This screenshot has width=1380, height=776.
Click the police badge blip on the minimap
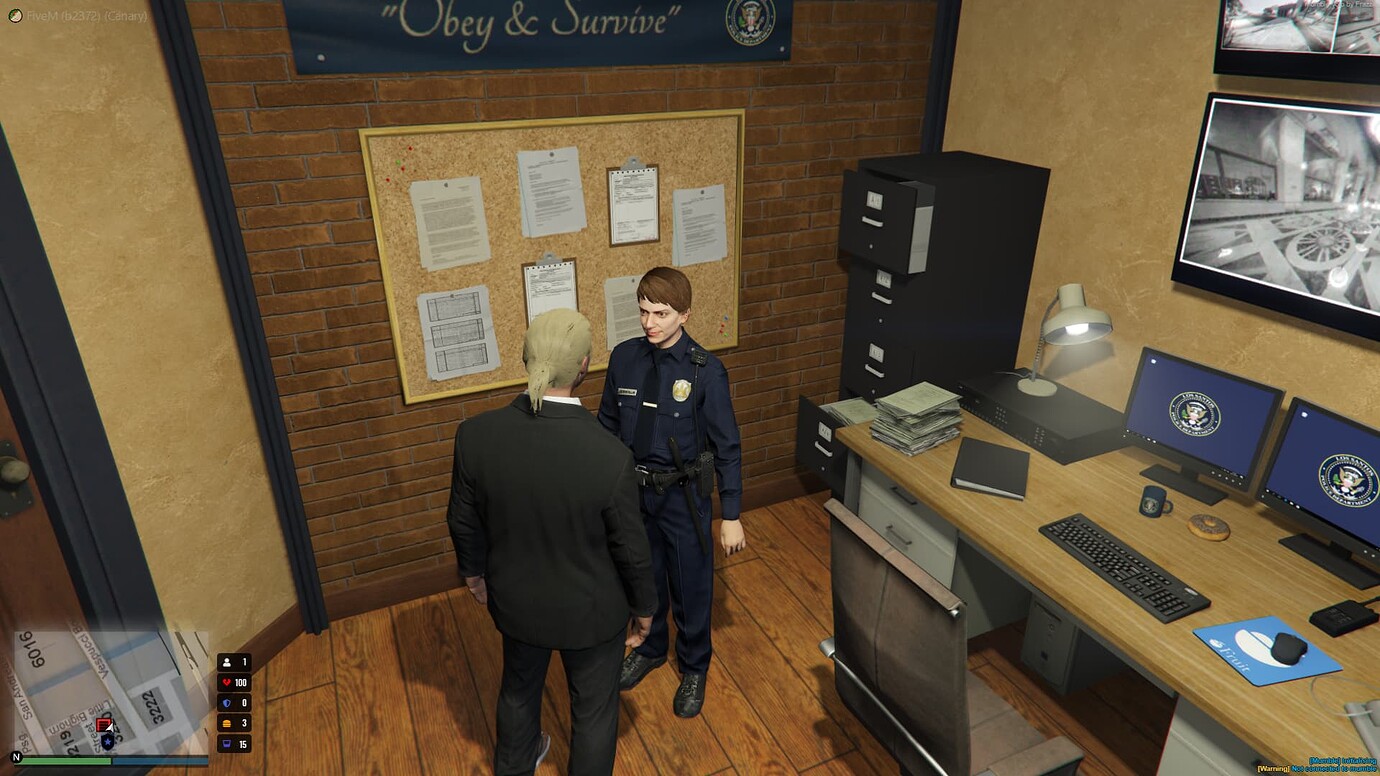click(107, 742)
